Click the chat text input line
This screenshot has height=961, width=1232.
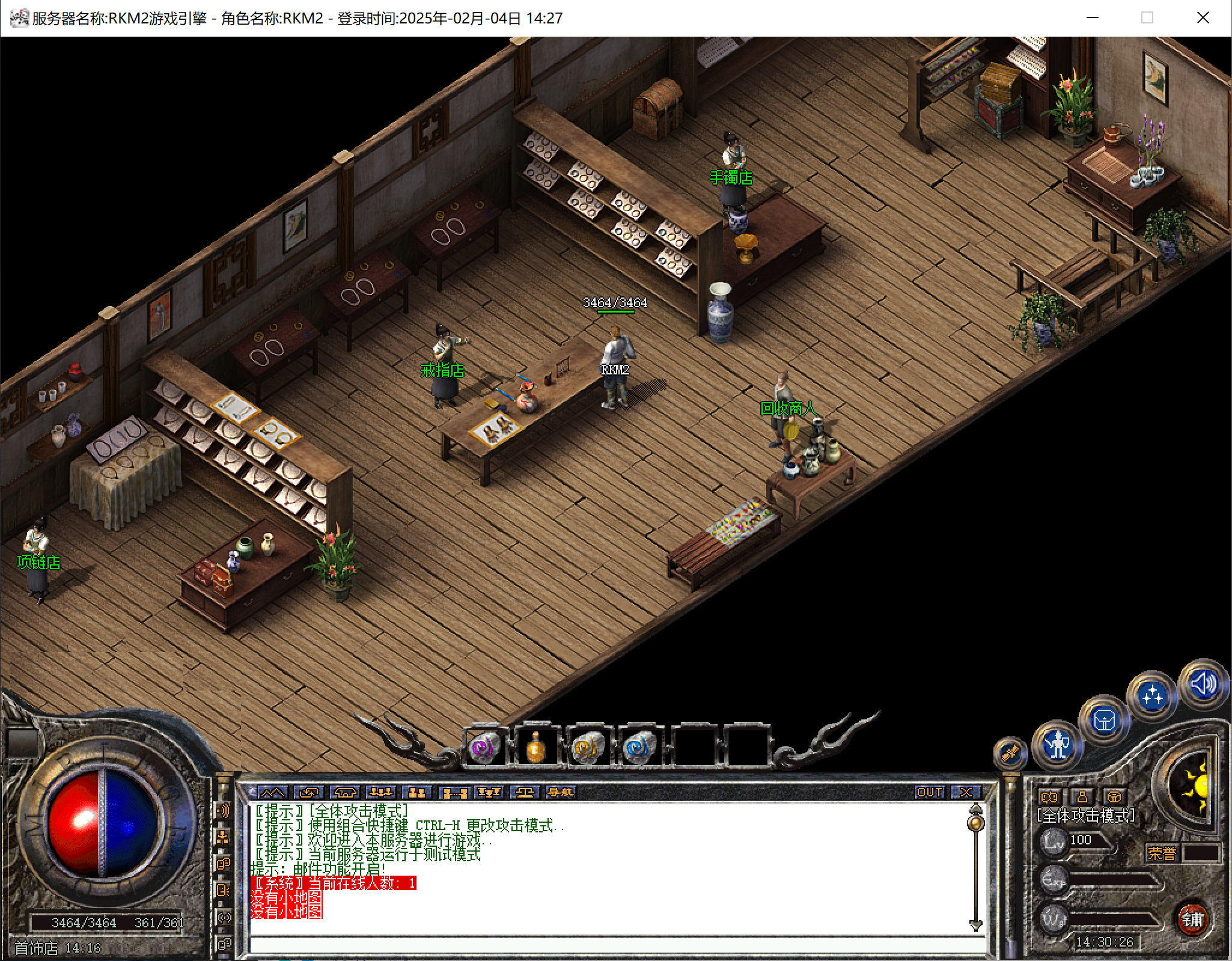coord(613,945)
